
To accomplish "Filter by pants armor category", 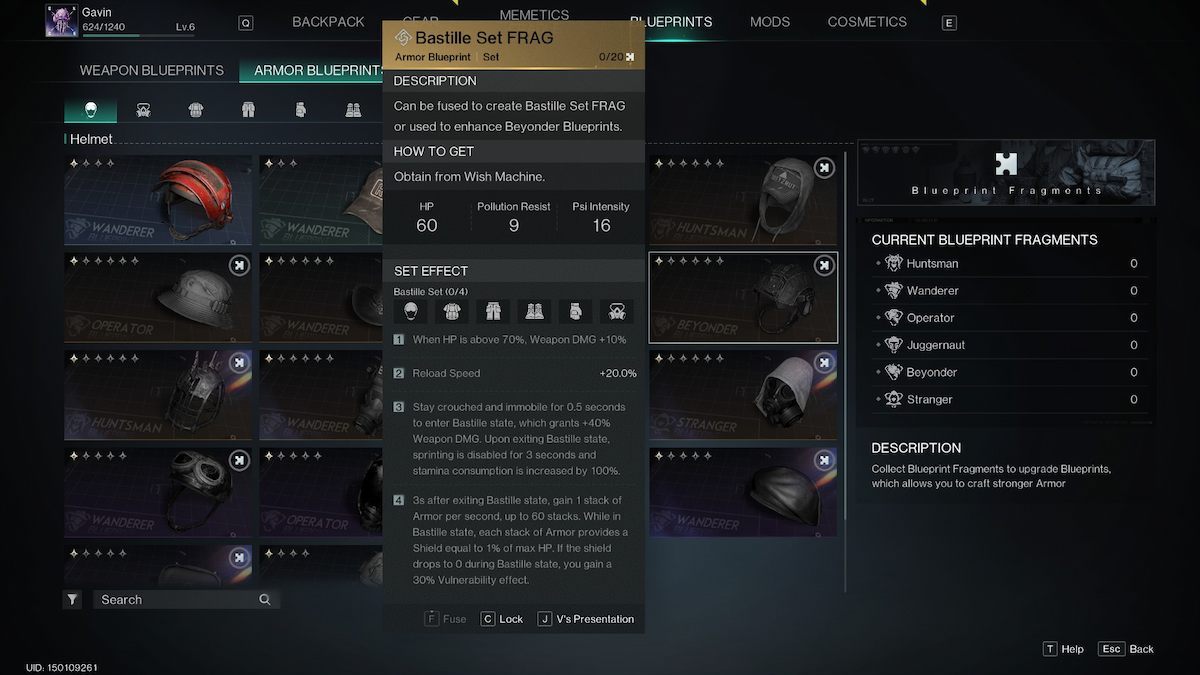I will click(x=248, y=110).
